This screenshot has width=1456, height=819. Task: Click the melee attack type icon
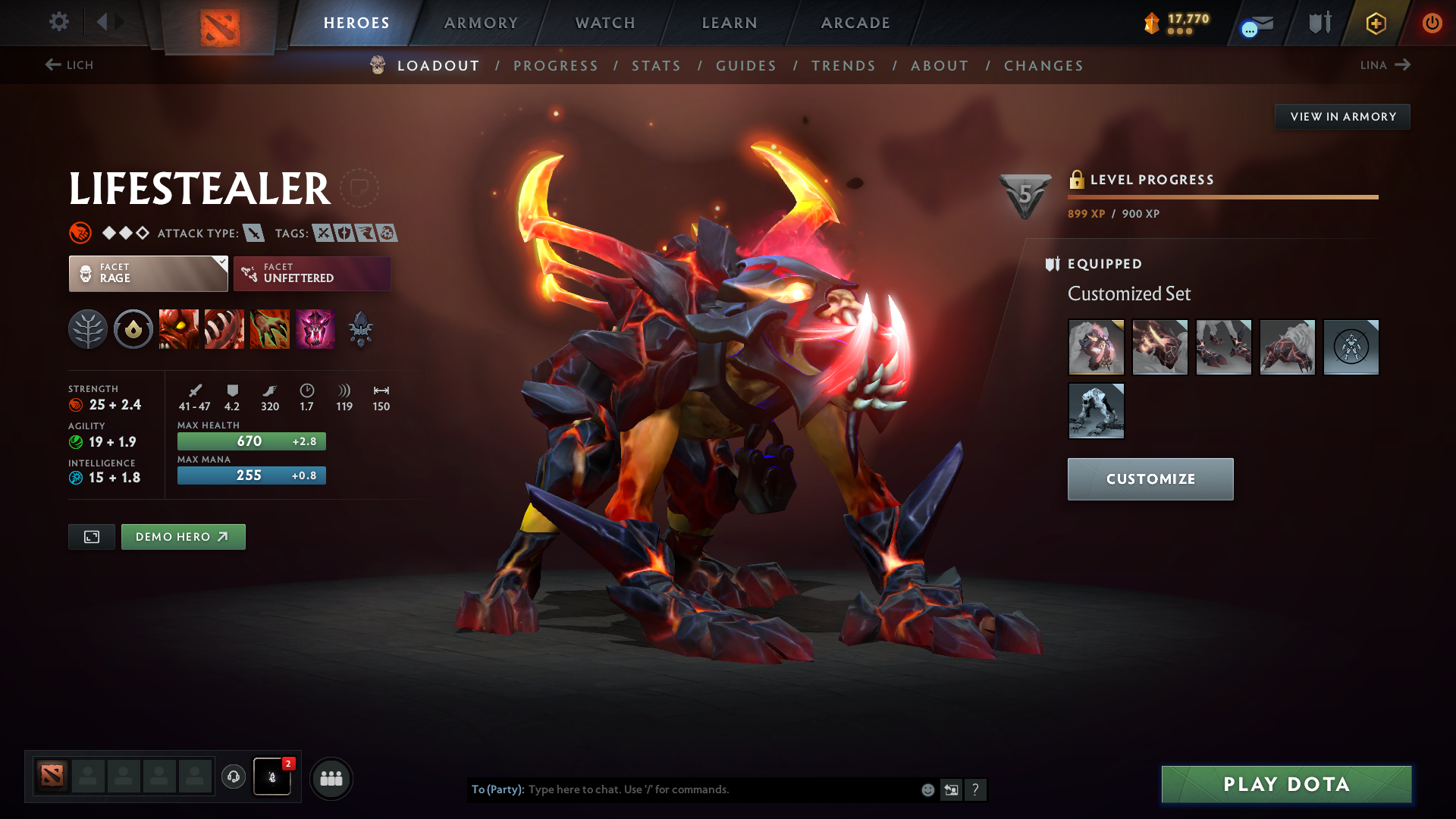pyautogui.click(x=253, y=233)
